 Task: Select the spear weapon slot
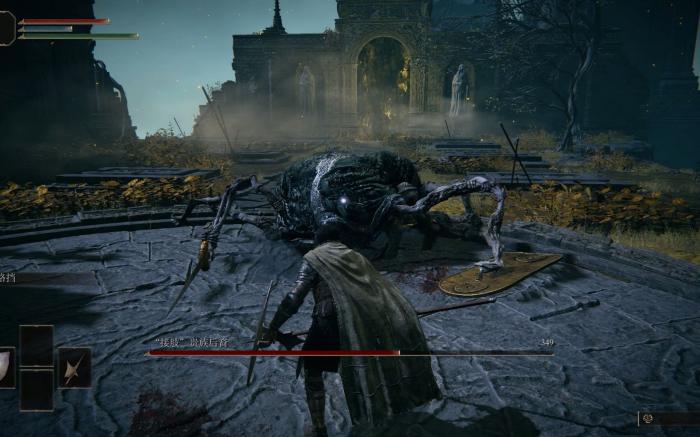[x=74, y=368]
